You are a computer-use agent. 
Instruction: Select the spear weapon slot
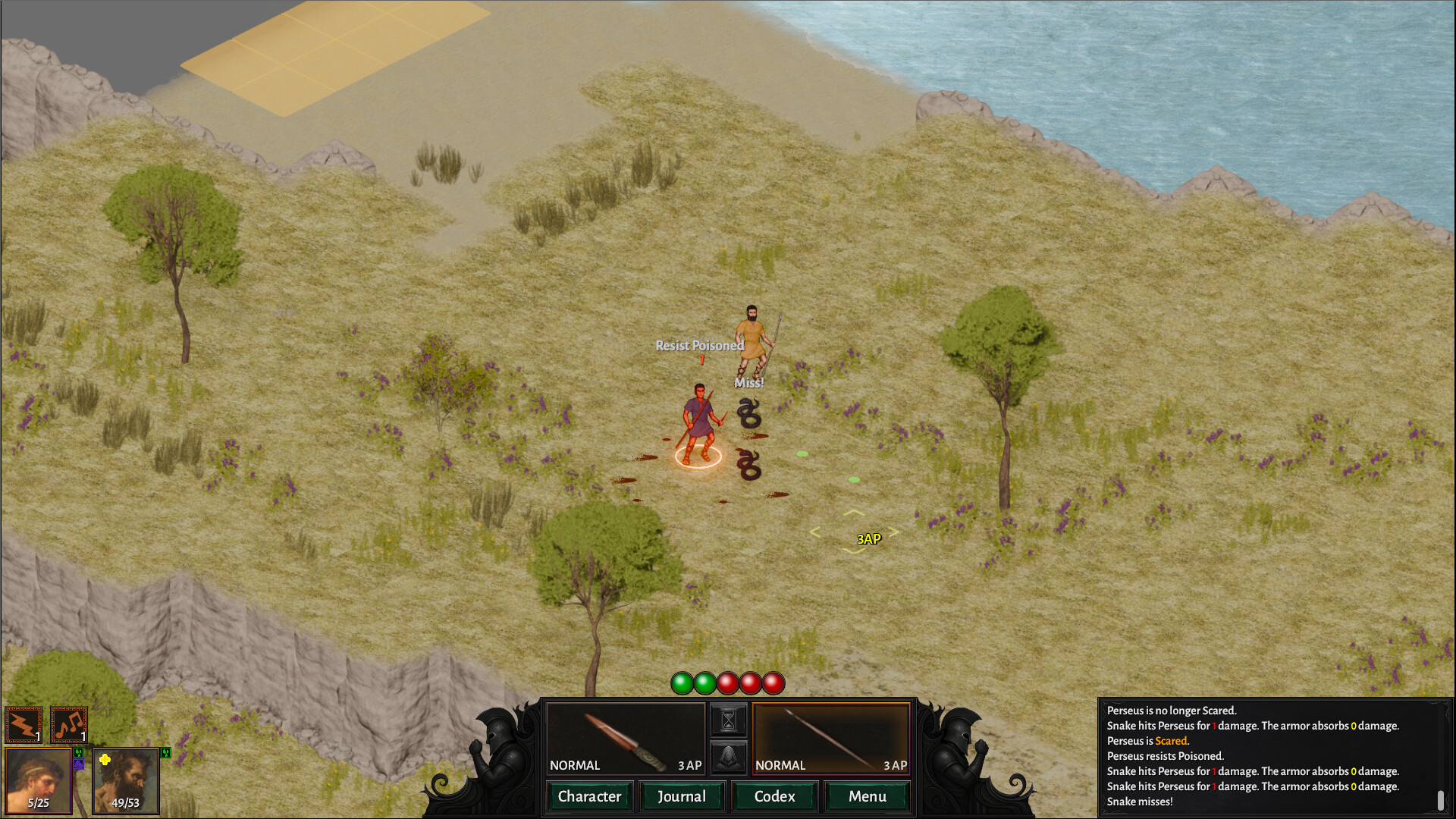pyautogui.click(x=831, y=739)
